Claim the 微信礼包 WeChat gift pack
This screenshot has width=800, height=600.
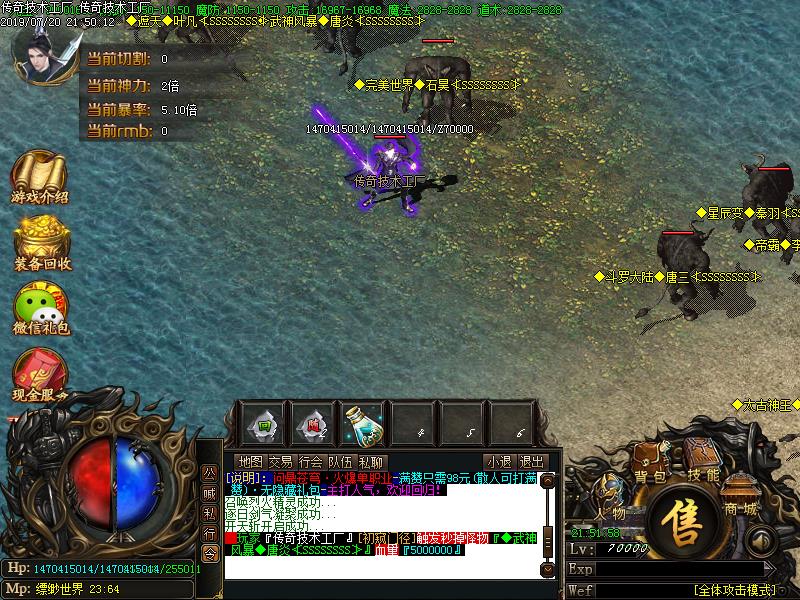click(40, 307)
